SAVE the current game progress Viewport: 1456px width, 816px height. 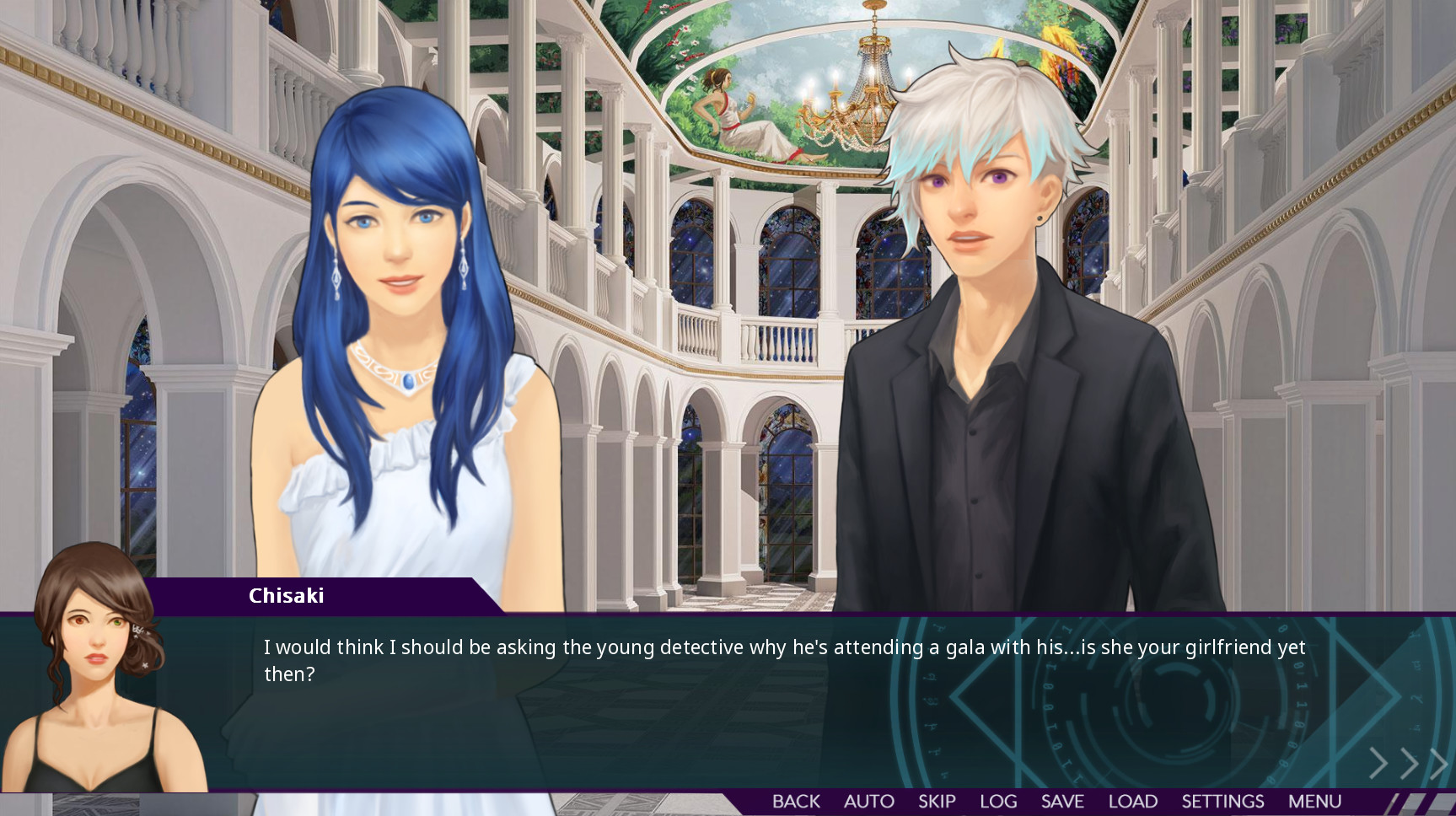point(1062,801)
